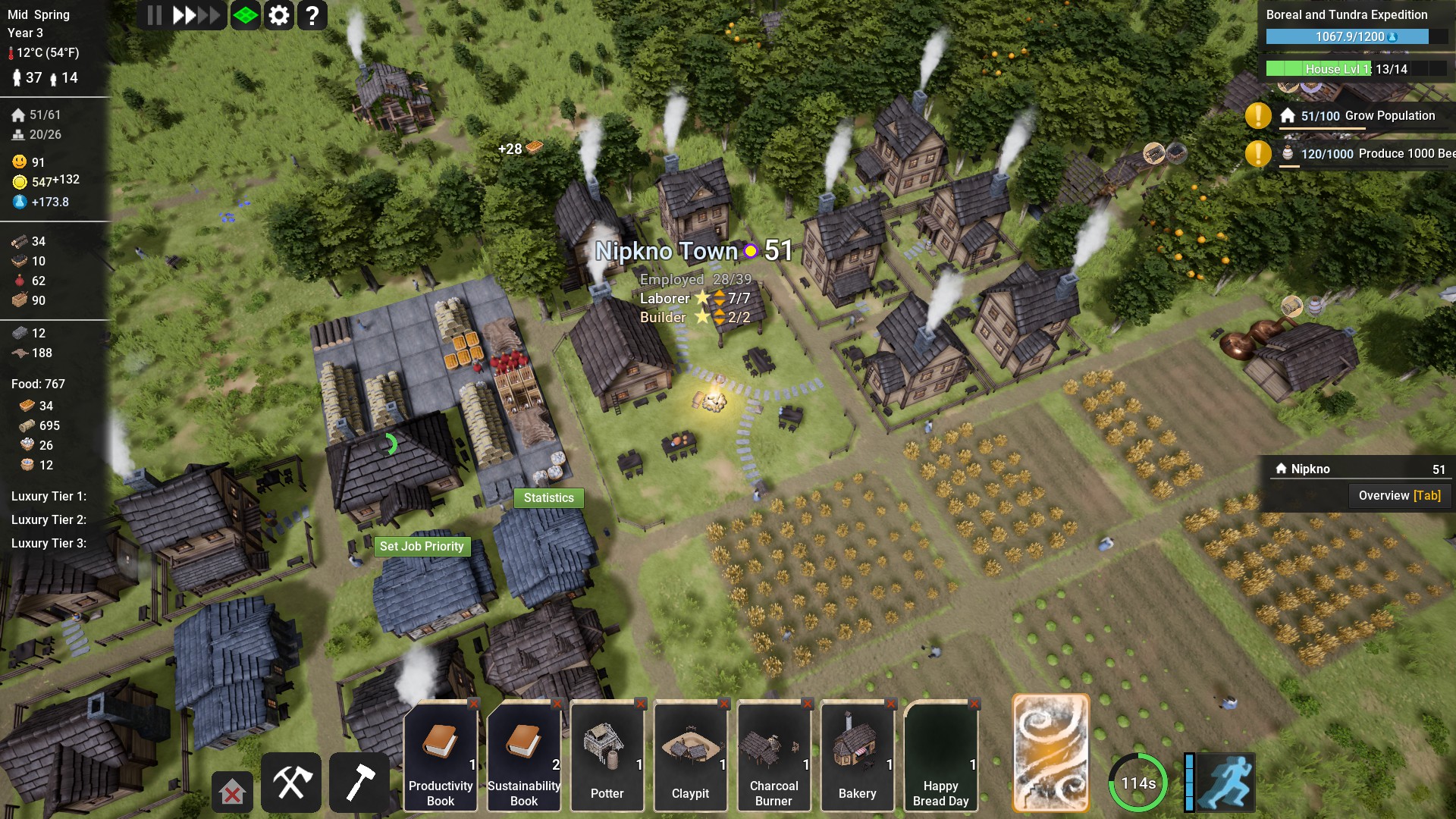1456x819 pixels.
Task: Open the swirl-patterned card deck
Action: 1051,752
